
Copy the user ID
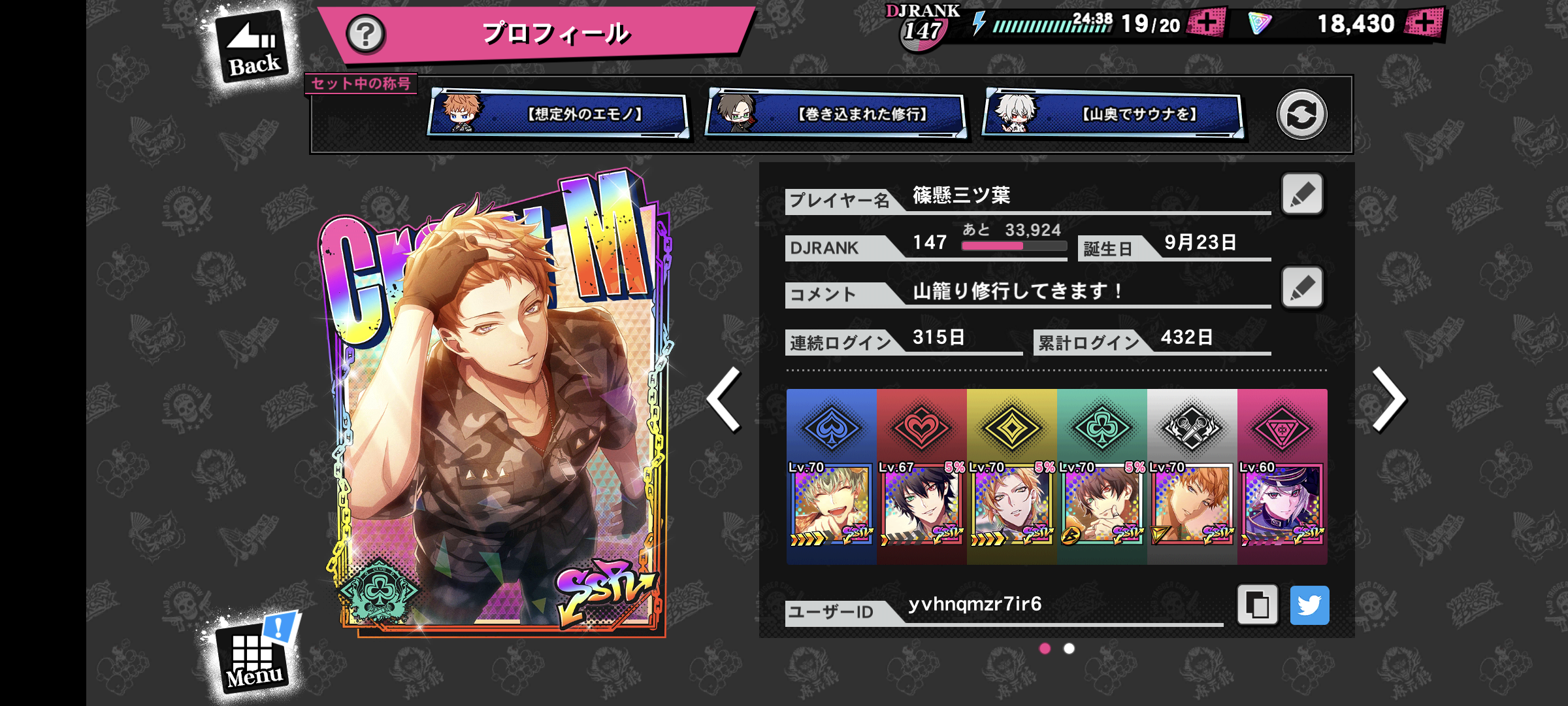1257,605
